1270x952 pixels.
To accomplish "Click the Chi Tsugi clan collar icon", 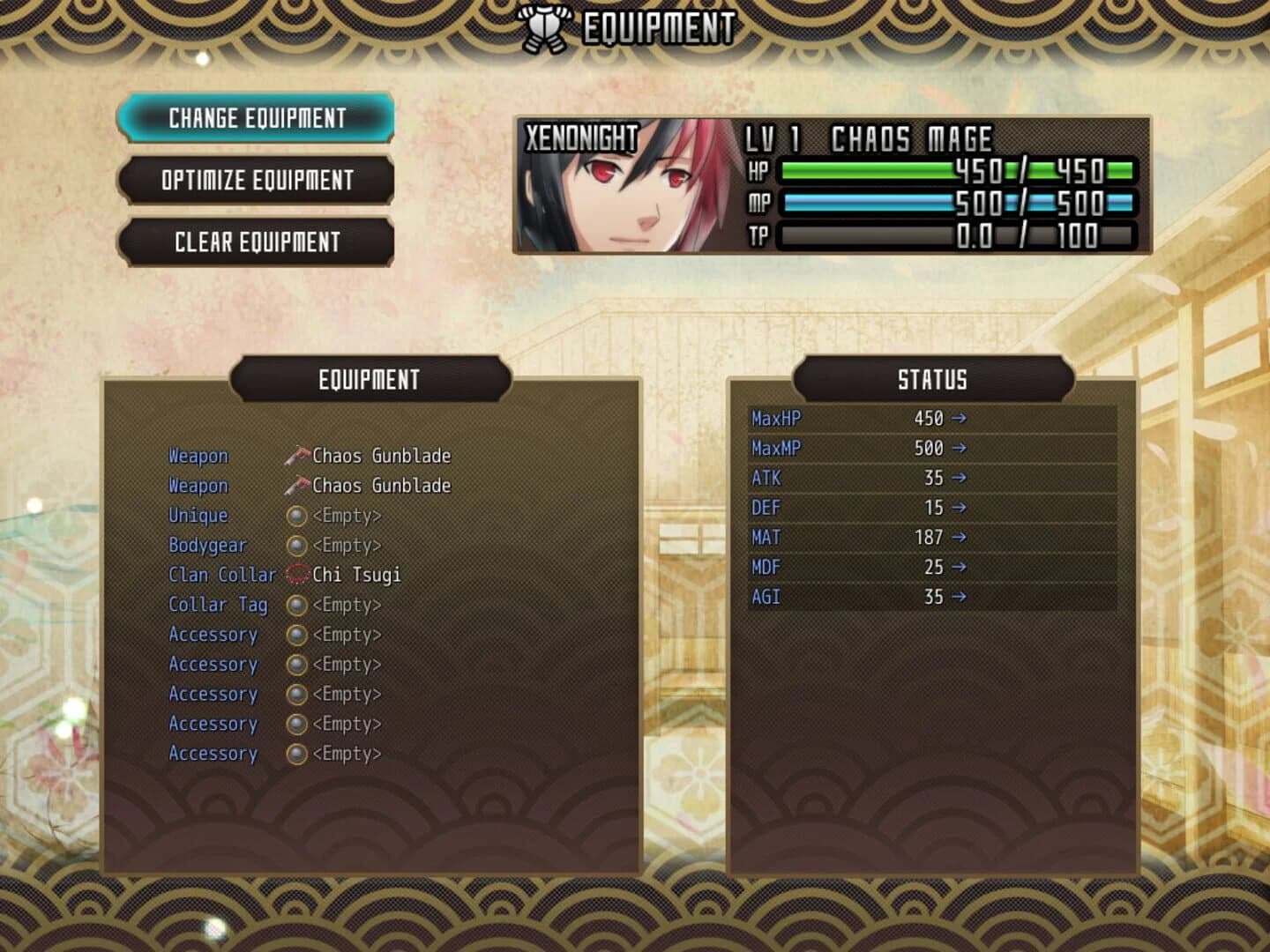I will pyautogui.click(x=295, y=574).
